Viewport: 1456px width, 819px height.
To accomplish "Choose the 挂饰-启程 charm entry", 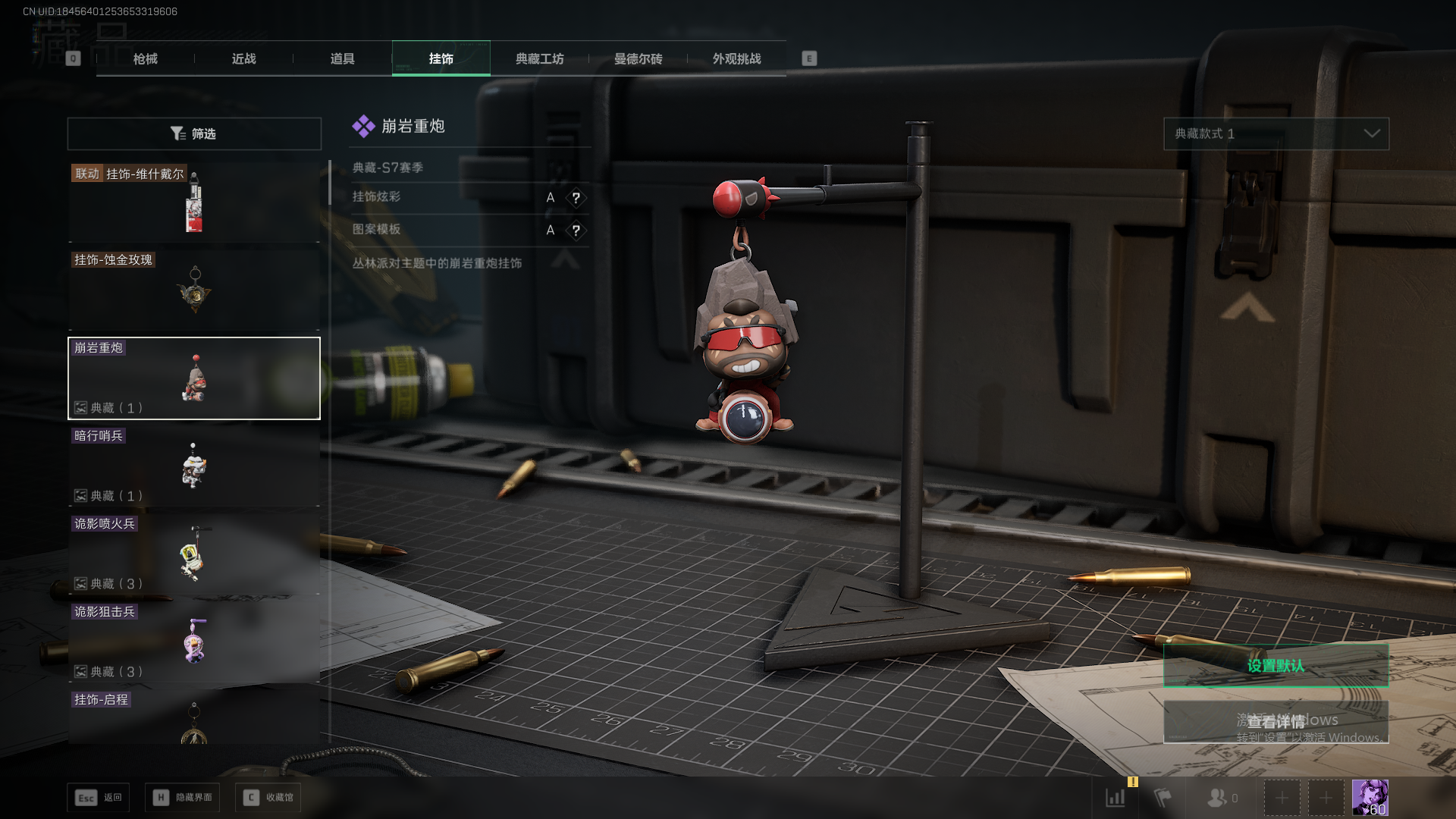I will point(194,717).
